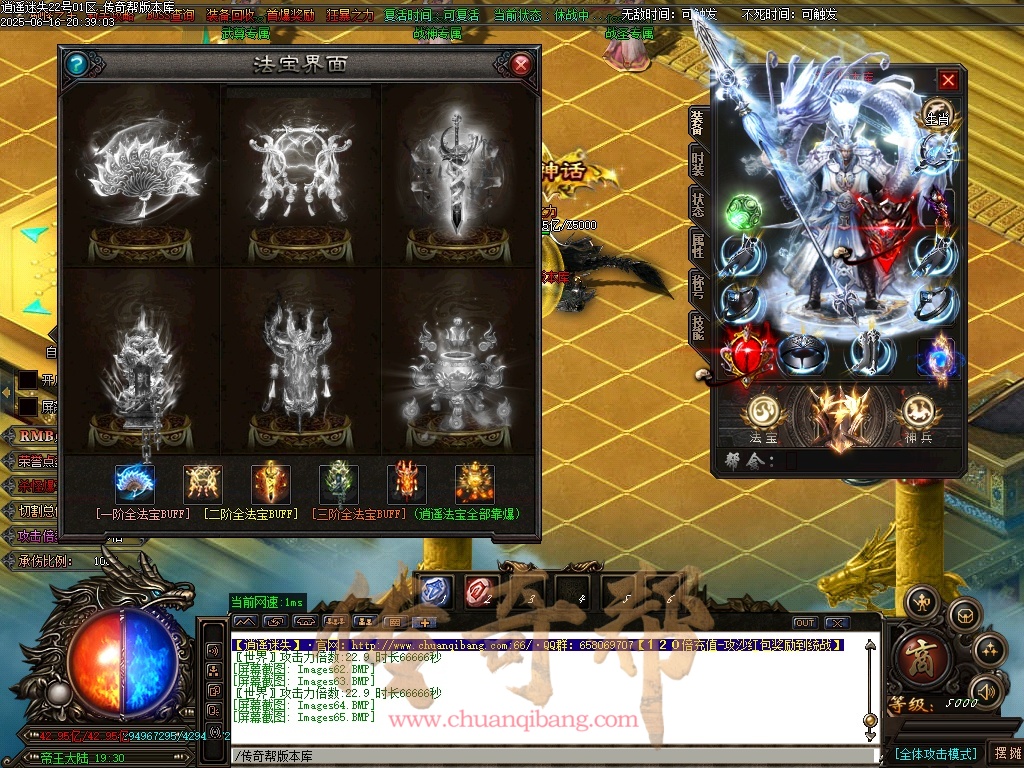Screen dimensions: 1024x768
Task: Choose the flaming sword treasure buff icon
Action: [x=271, y=484]
